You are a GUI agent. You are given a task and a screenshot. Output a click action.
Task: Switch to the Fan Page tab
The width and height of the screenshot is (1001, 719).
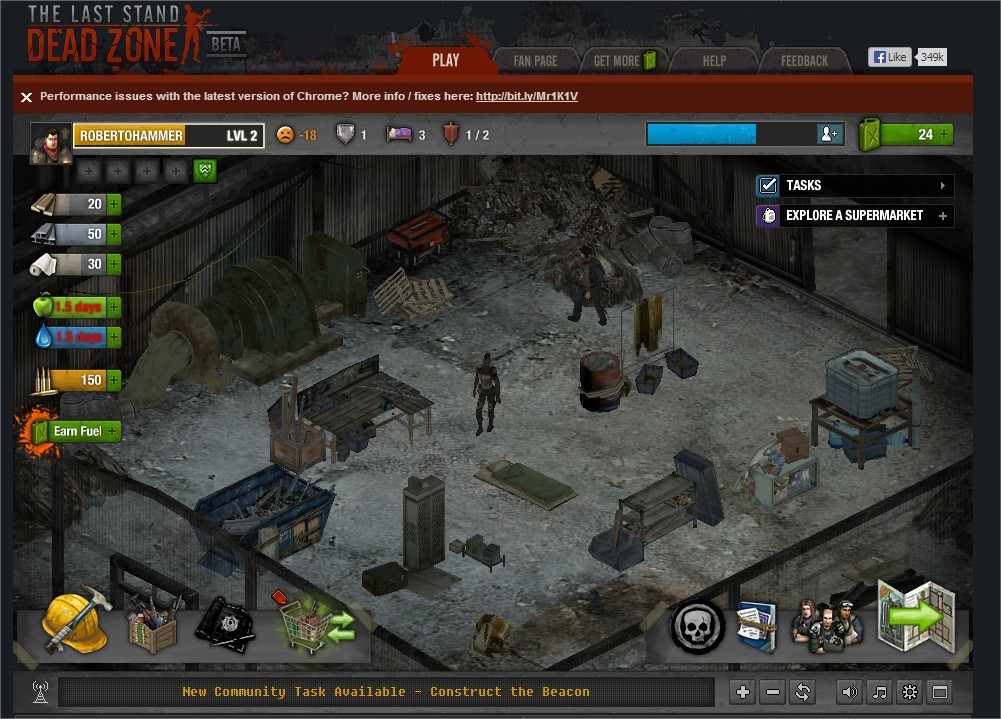click(x=535, y=61)
